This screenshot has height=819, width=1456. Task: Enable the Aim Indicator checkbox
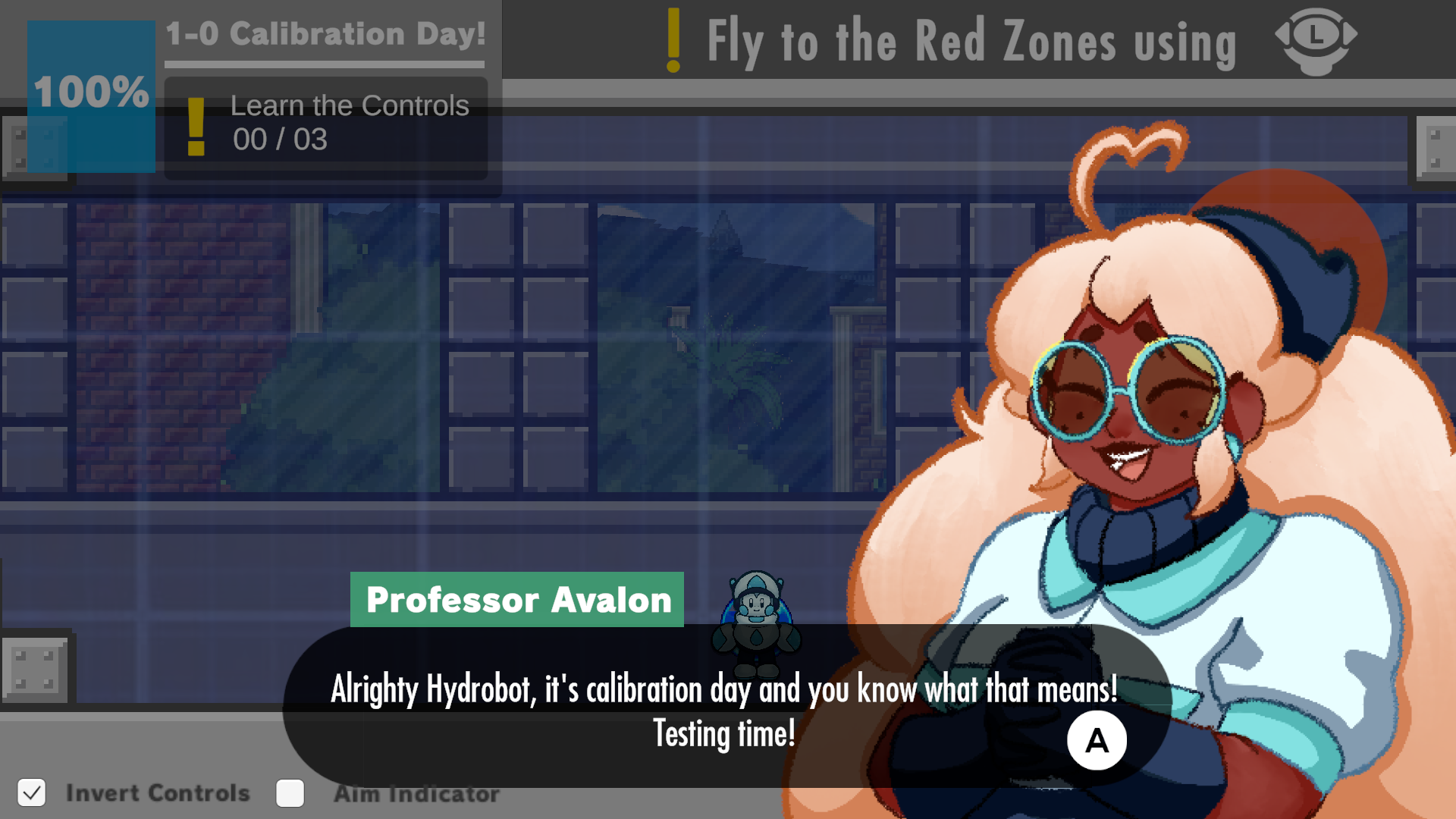click(x=290, y=793)
